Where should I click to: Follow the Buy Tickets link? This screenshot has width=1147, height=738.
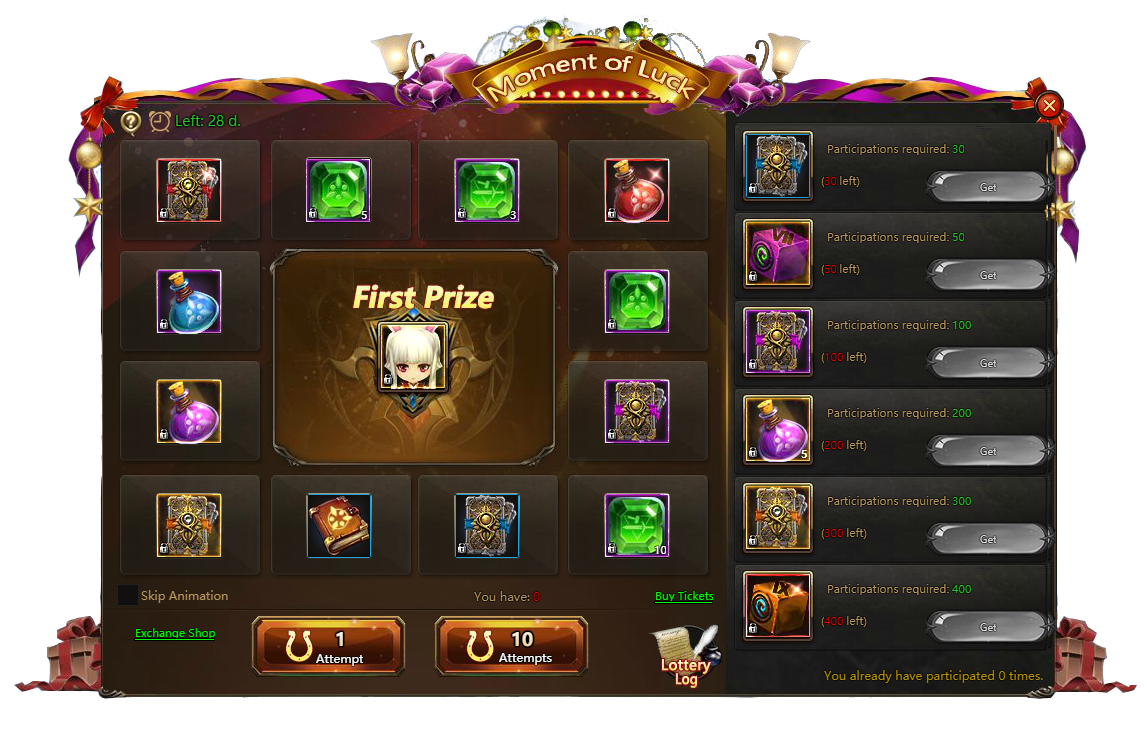point(684,596)
